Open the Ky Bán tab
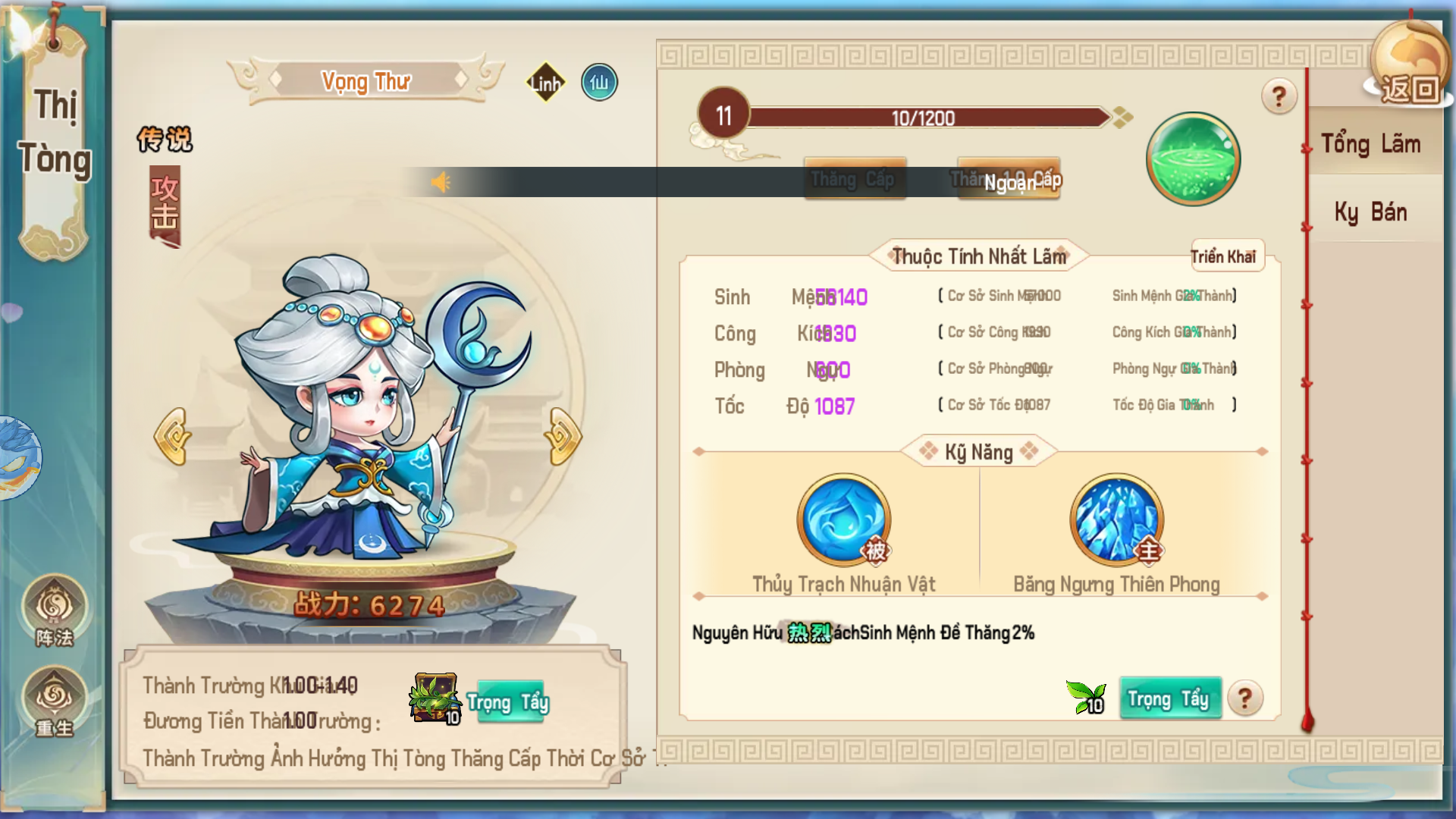This screenshot has height=819, width=1456. click(1371, 212)
